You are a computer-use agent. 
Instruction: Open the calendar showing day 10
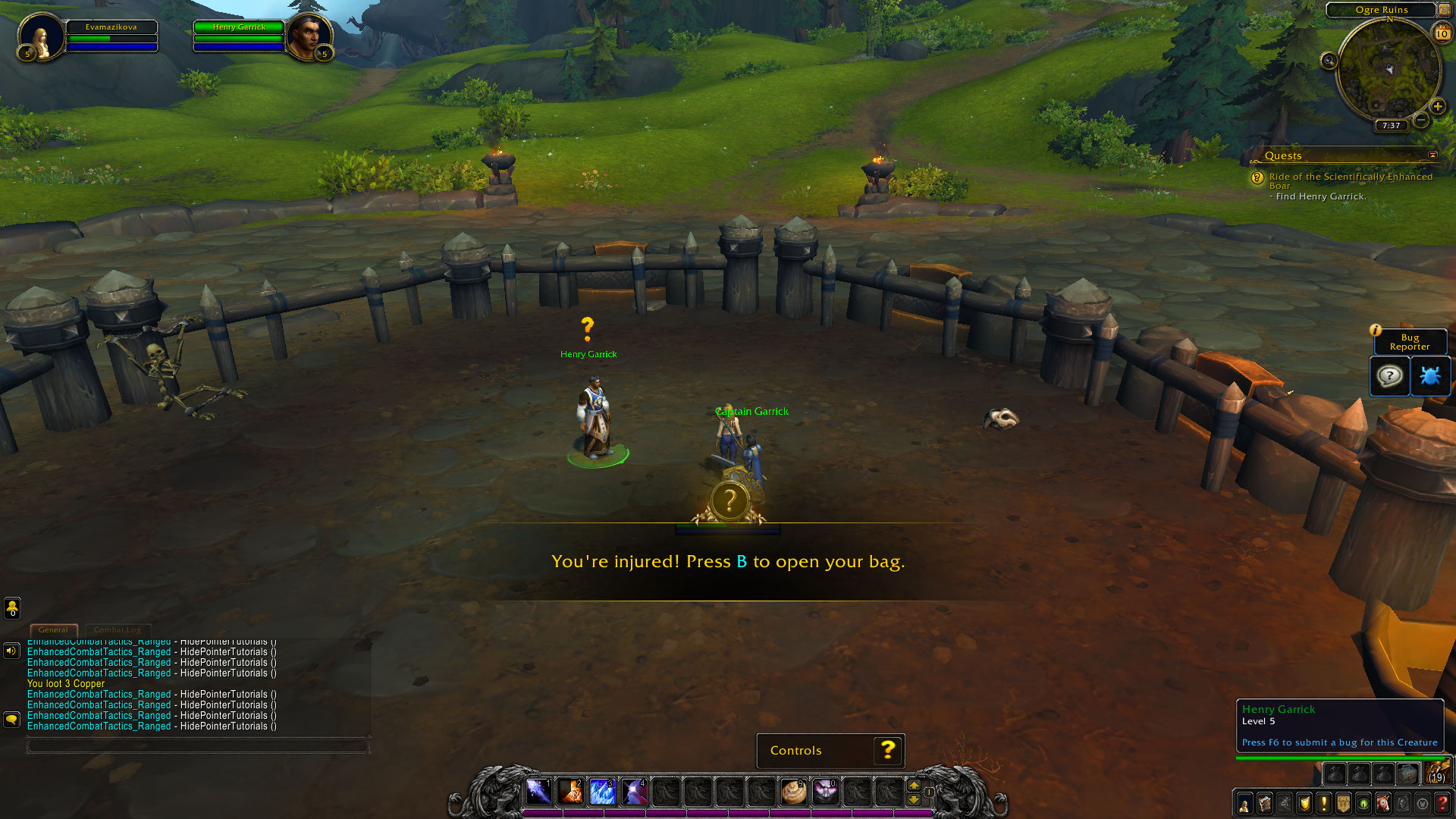[1442, 33]
